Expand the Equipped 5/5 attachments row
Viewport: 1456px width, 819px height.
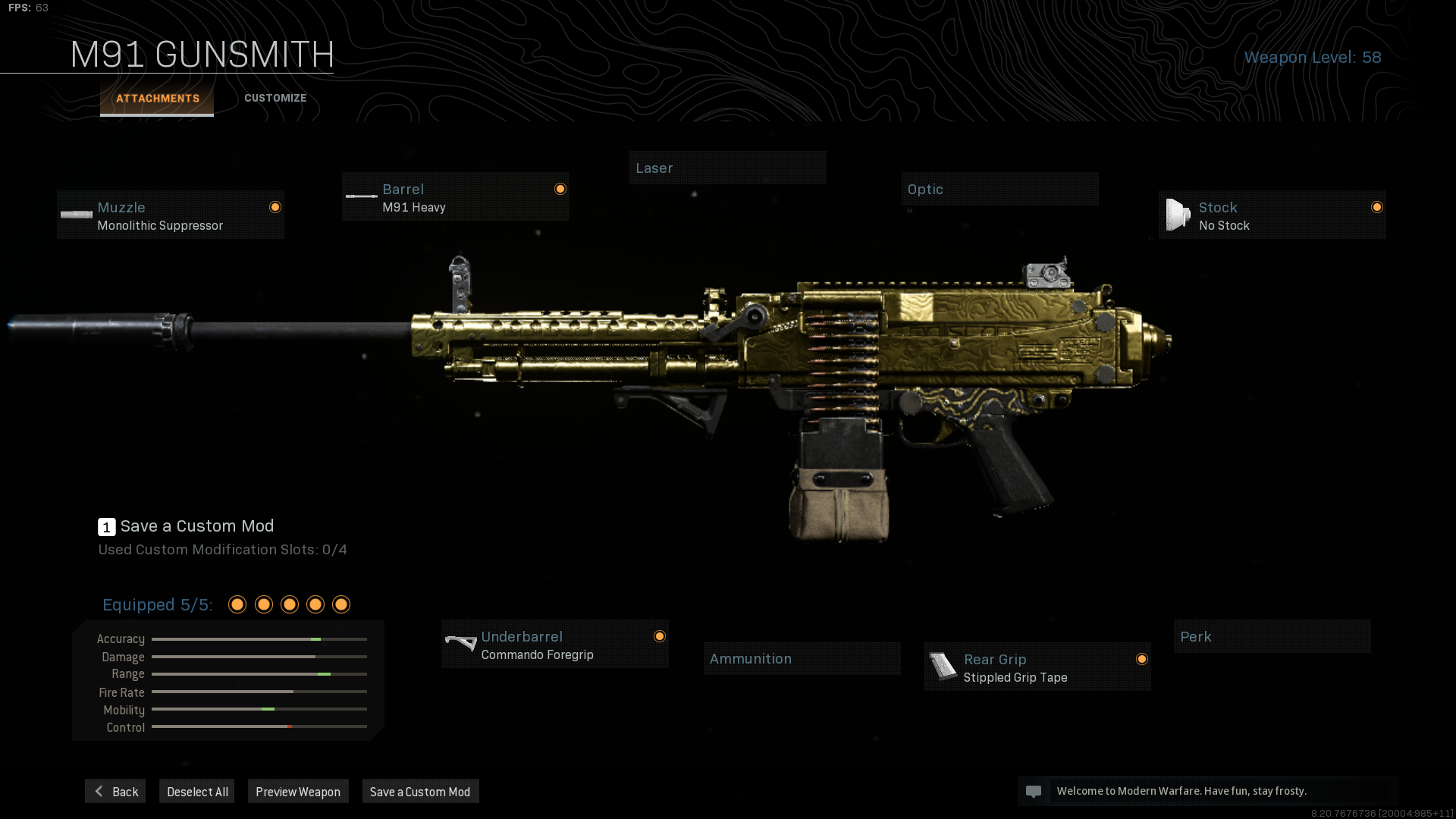[x=158, y=604]
